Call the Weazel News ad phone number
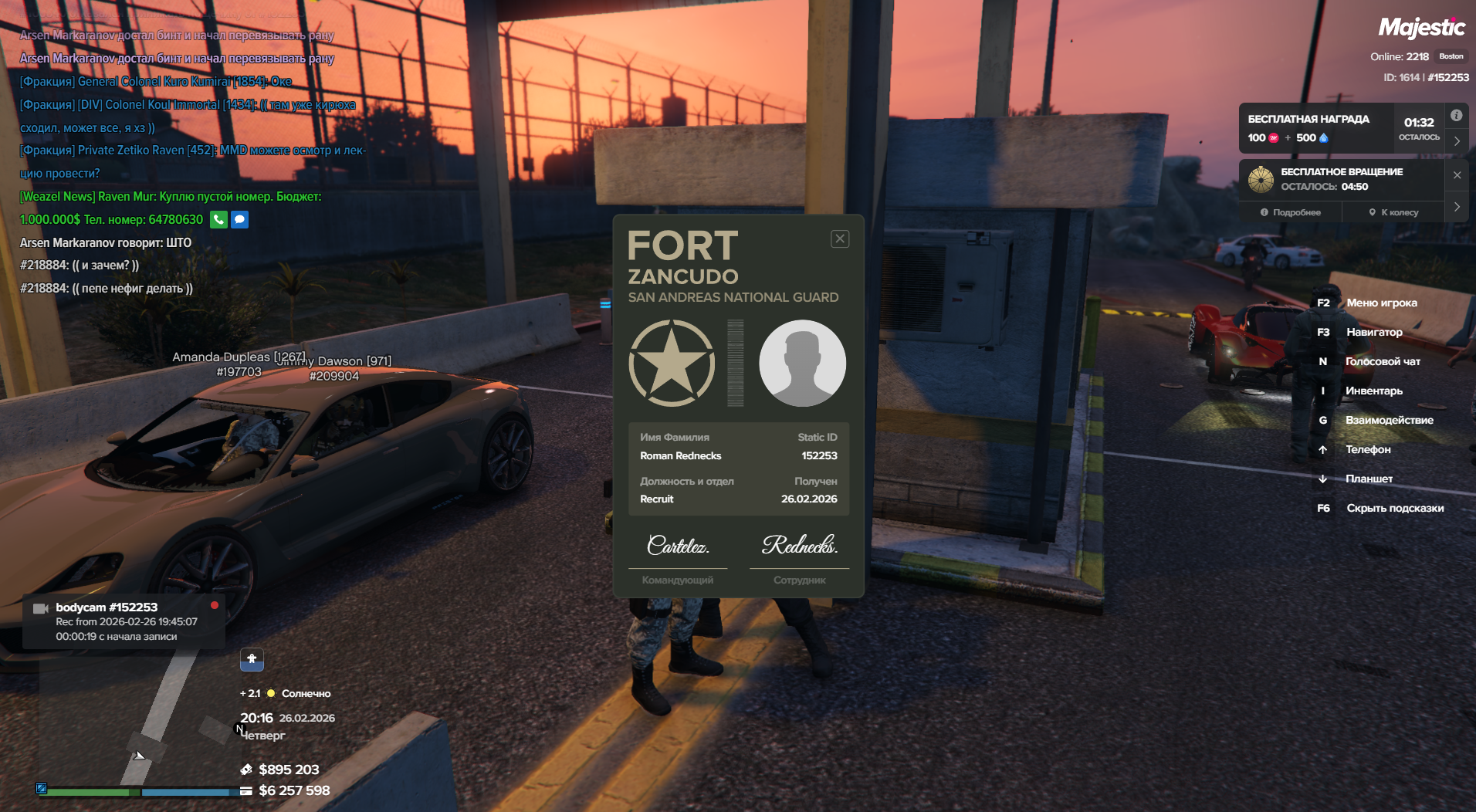 pos(219,220)
